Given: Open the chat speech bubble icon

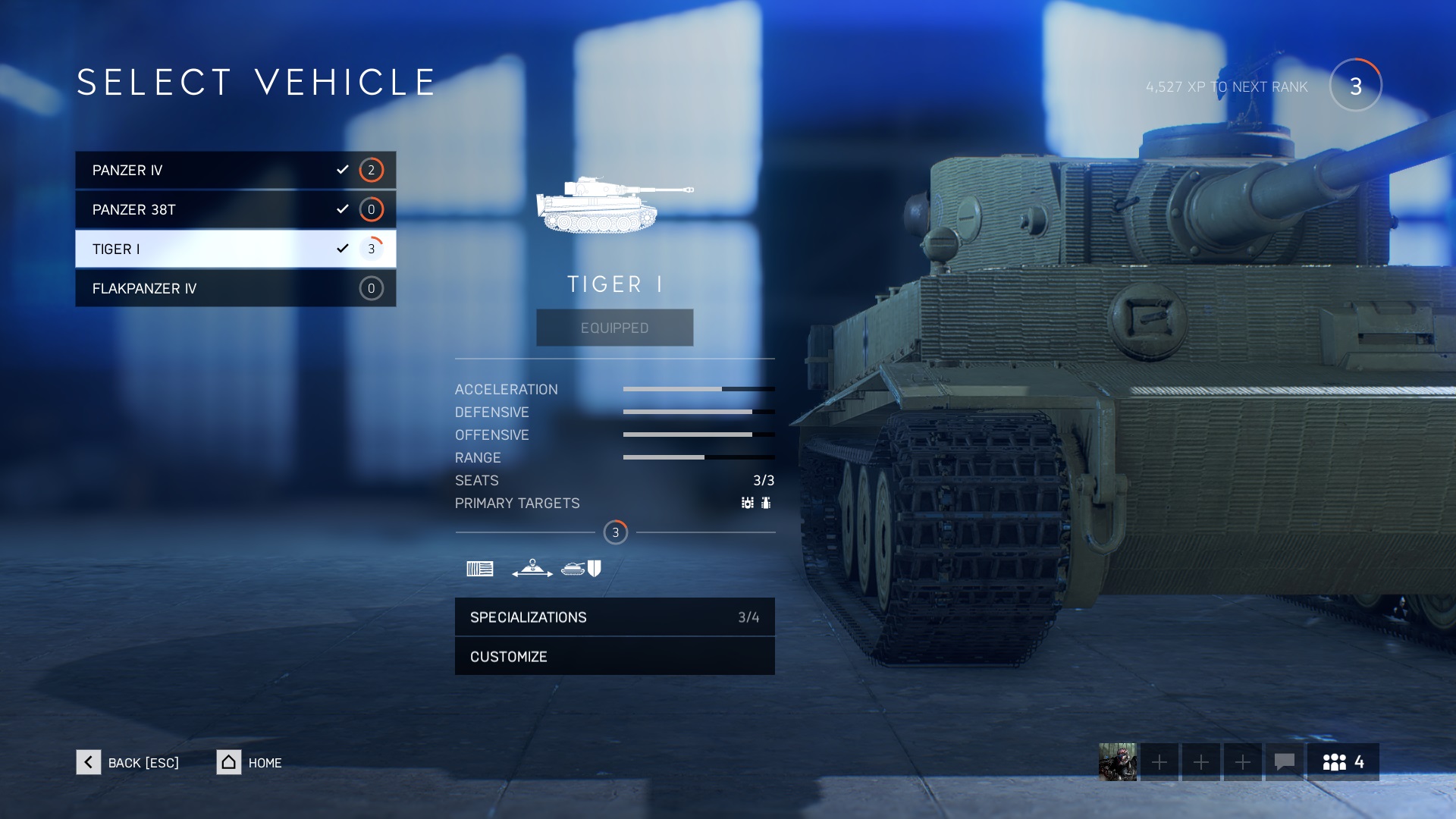Looking at the screenshot, I should tap(1284, 761).
